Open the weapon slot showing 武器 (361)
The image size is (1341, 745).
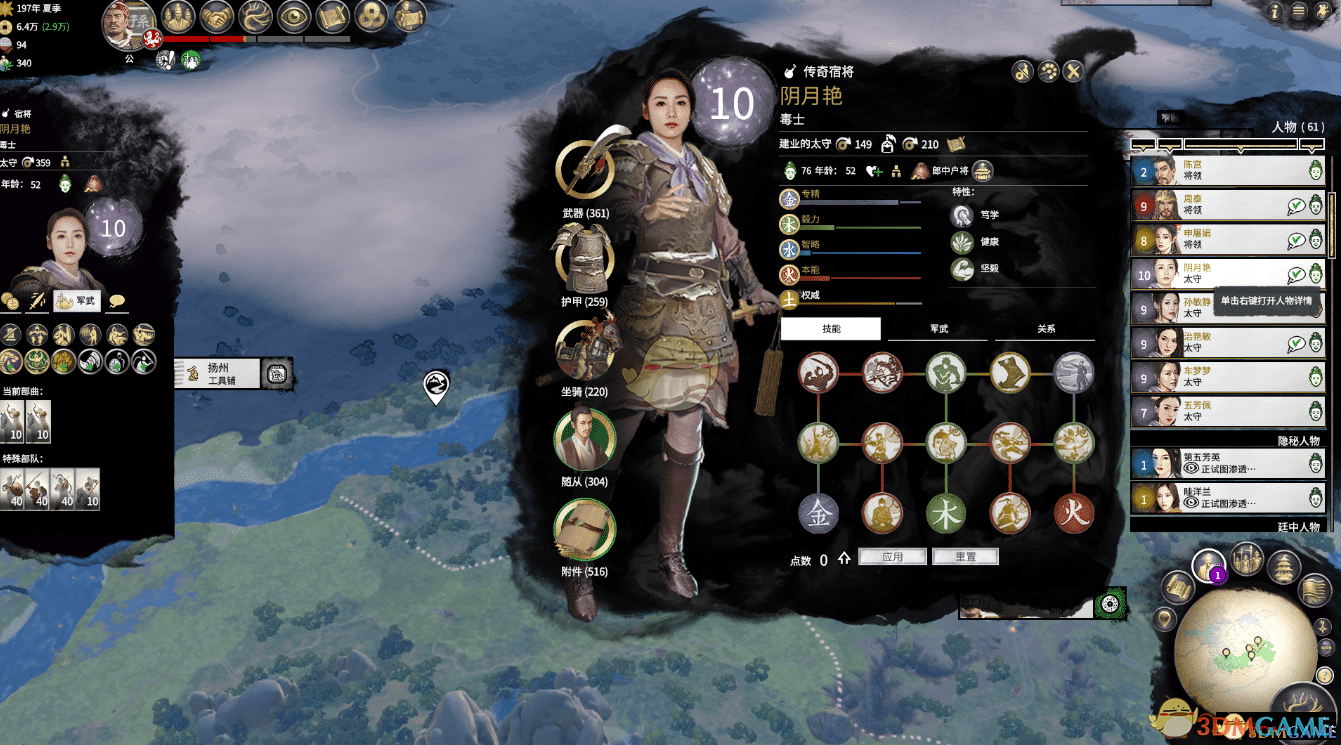[x=585, y=168]
